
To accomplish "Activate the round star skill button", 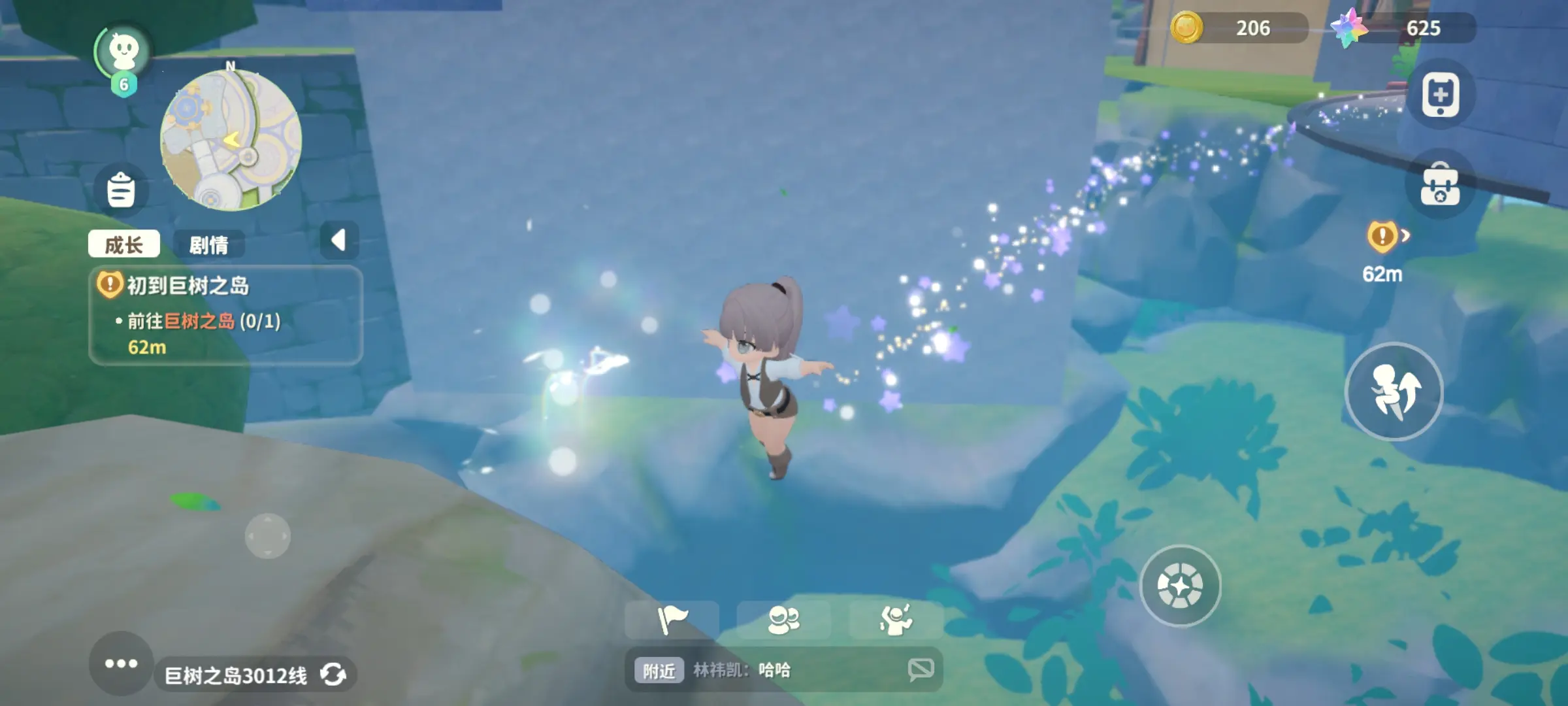I will click(1180, 586).
